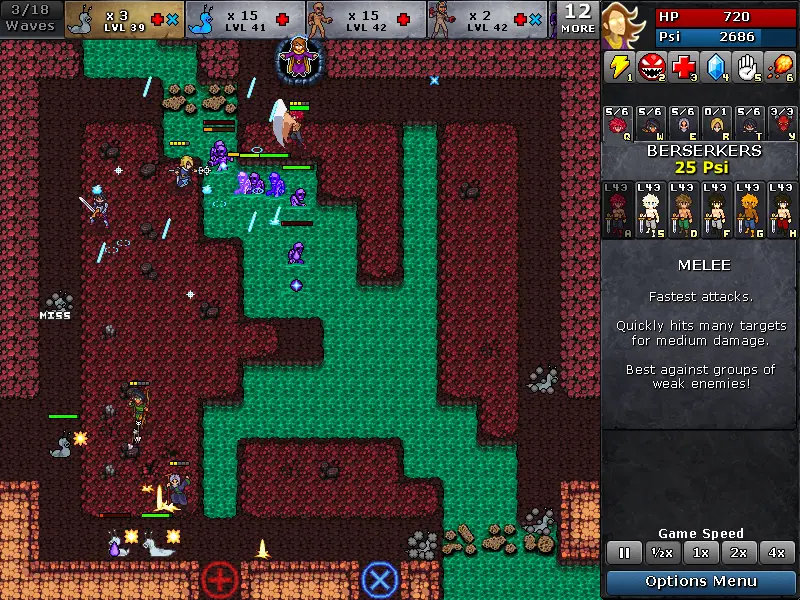800x600 pixels.
Task: Pause the game
Action: tap(625, 553)
